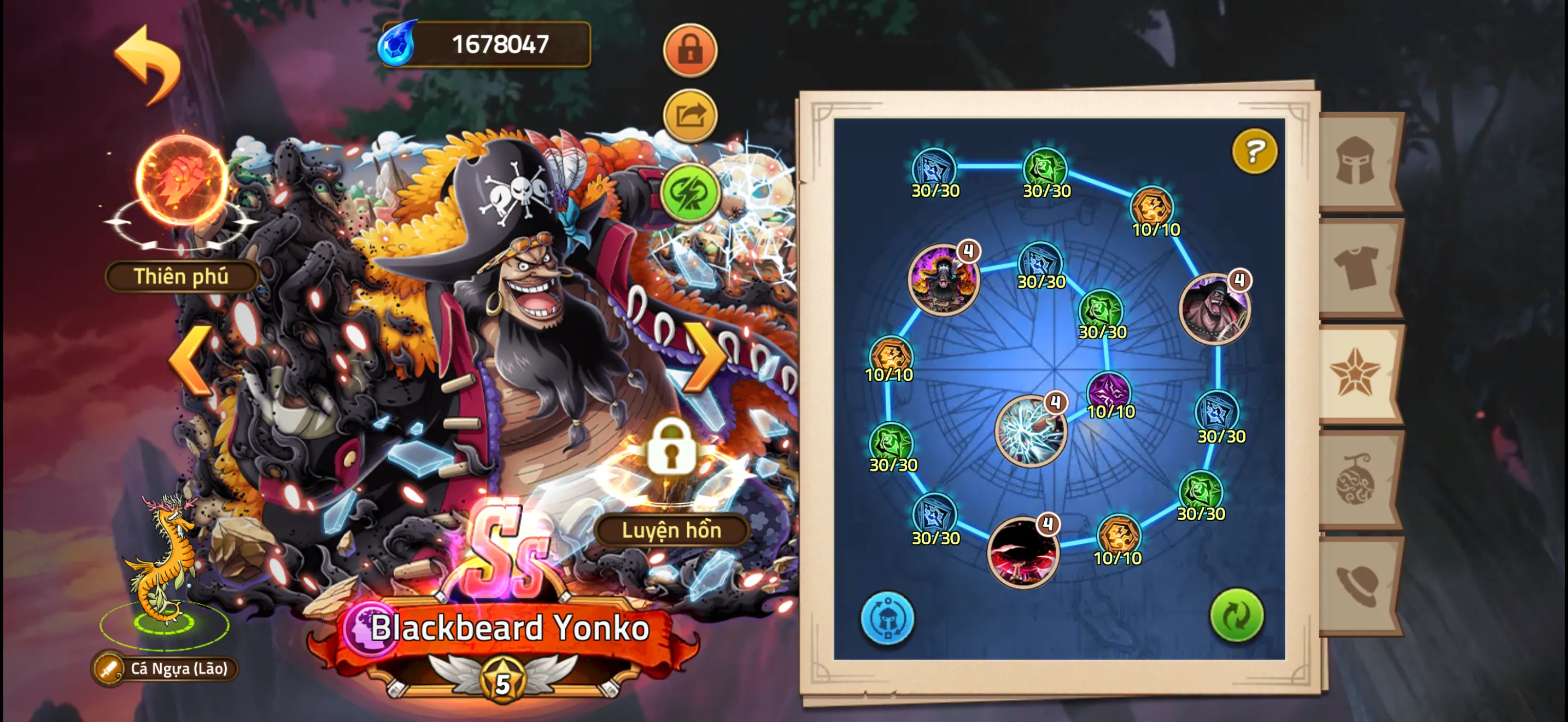Toggle the orange padlock lock button
Screen dimensions: 1568x722
[689, 50]
